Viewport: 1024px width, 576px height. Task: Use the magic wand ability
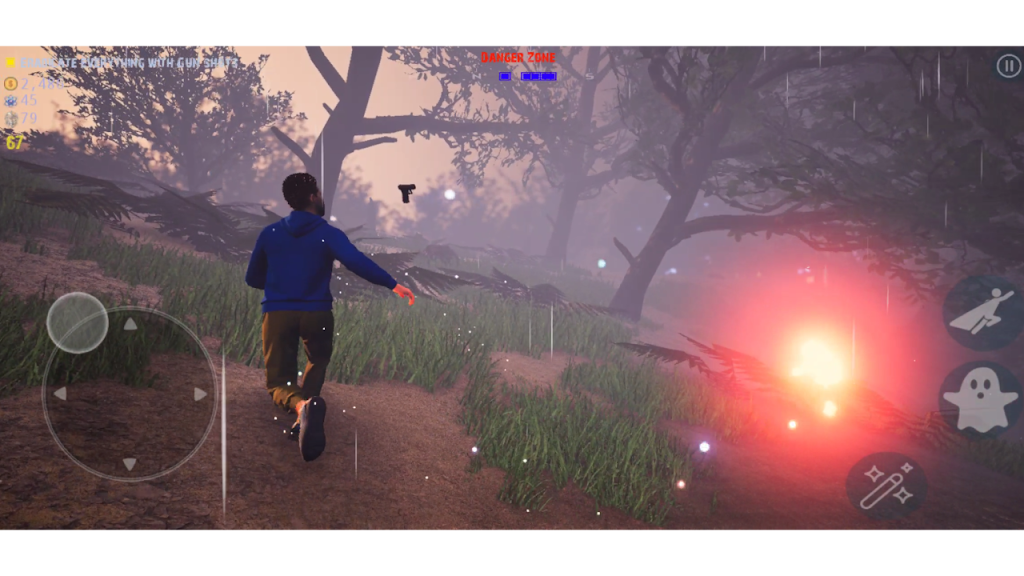(x=886, y=486)
